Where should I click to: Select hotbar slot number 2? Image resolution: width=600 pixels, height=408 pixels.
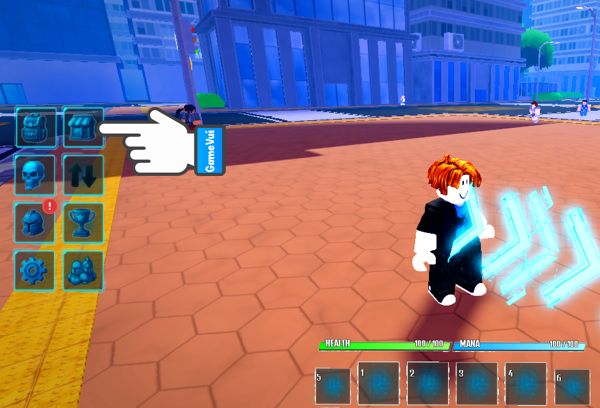pyautogui.click(x=428, y=384)
